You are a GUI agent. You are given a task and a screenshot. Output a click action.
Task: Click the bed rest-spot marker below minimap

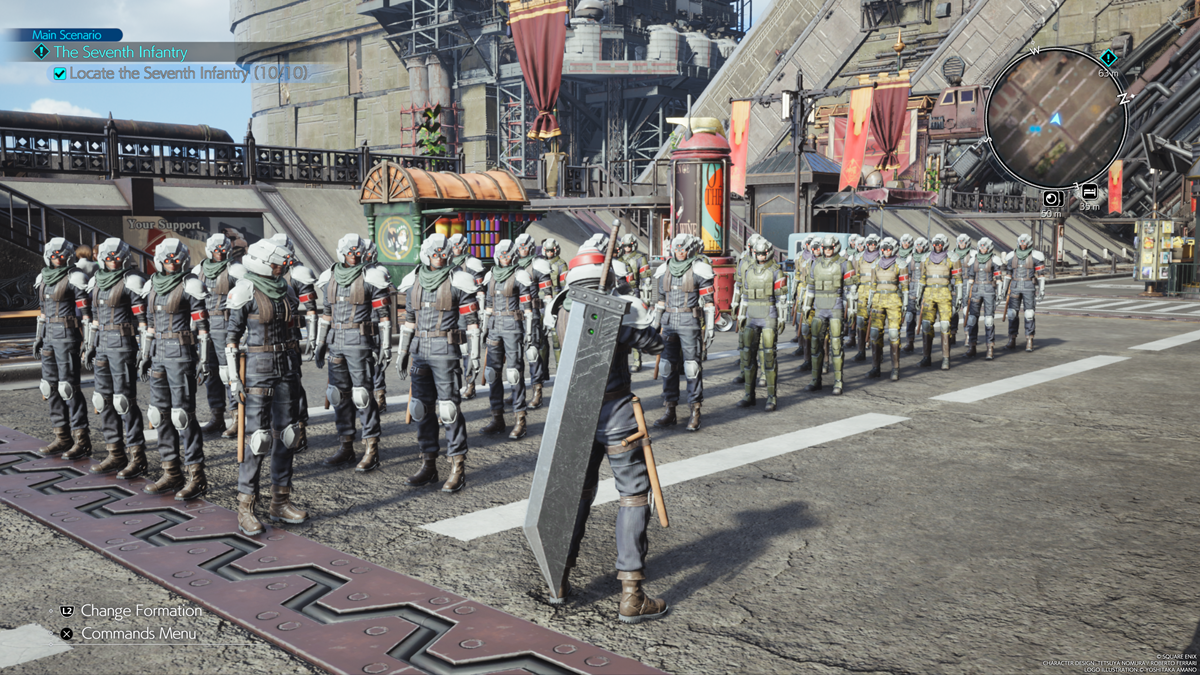click(x=1088, y=192)
